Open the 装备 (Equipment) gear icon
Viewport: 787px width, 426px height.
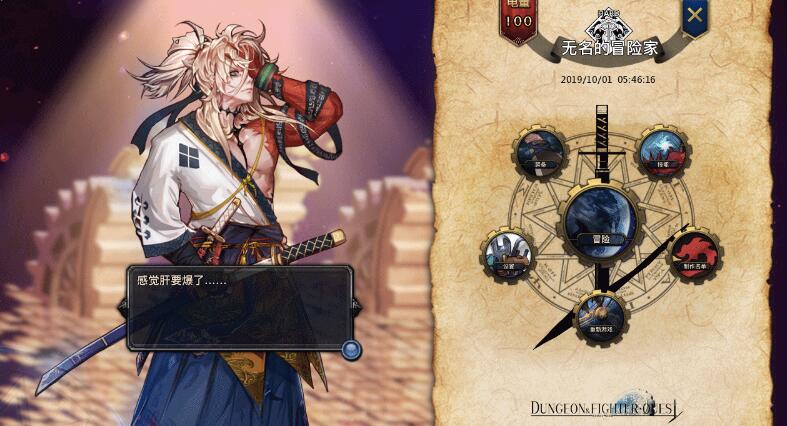541,151
